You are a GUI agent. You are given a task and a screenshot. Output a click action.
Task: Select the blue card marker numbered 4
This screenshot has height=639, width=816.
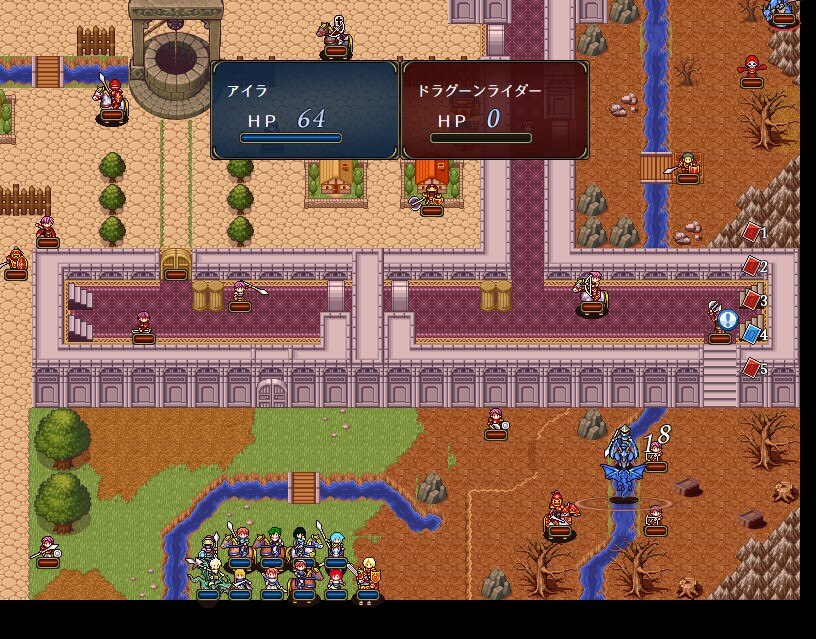tap(751, 334)
